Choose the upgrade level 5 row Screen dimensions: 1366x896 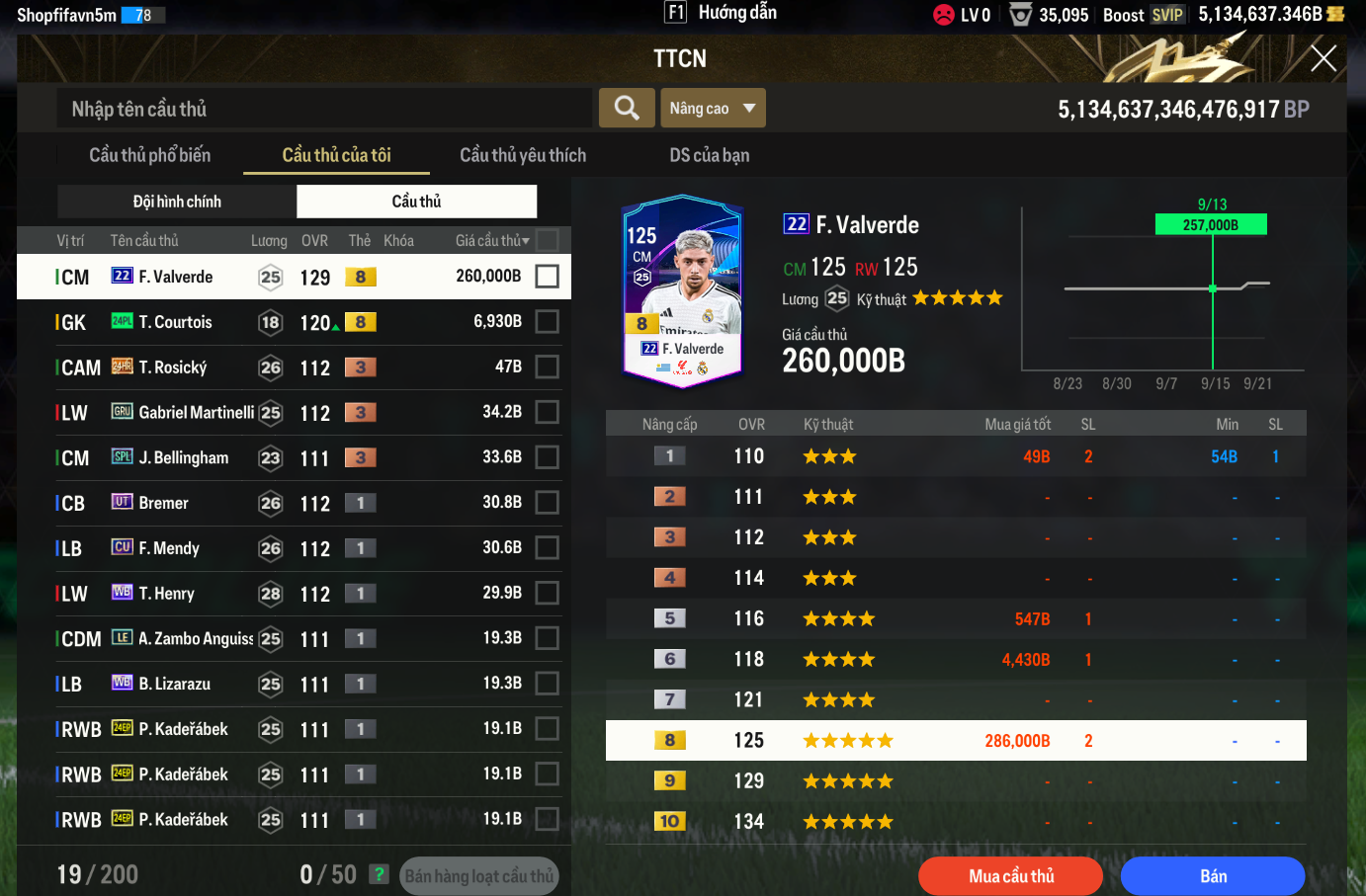pos(955,618)
